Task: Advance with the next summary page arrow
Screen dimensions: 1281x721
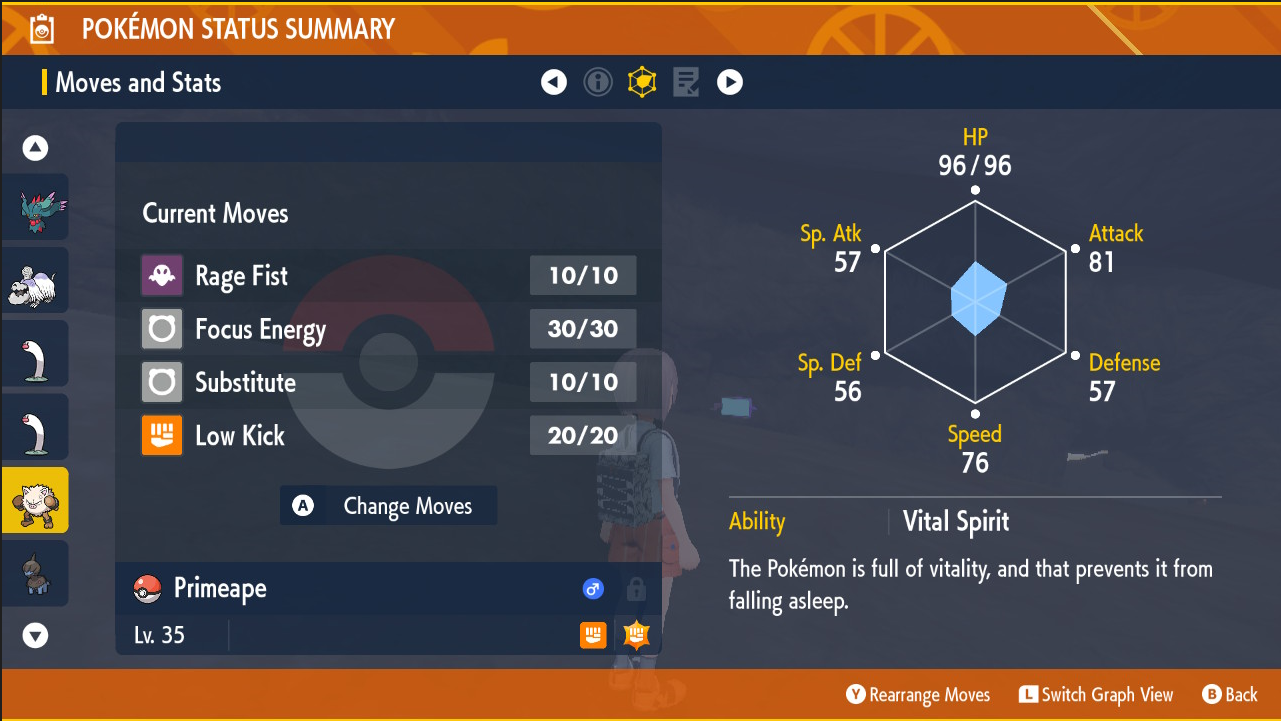Action: coord(730,82)
